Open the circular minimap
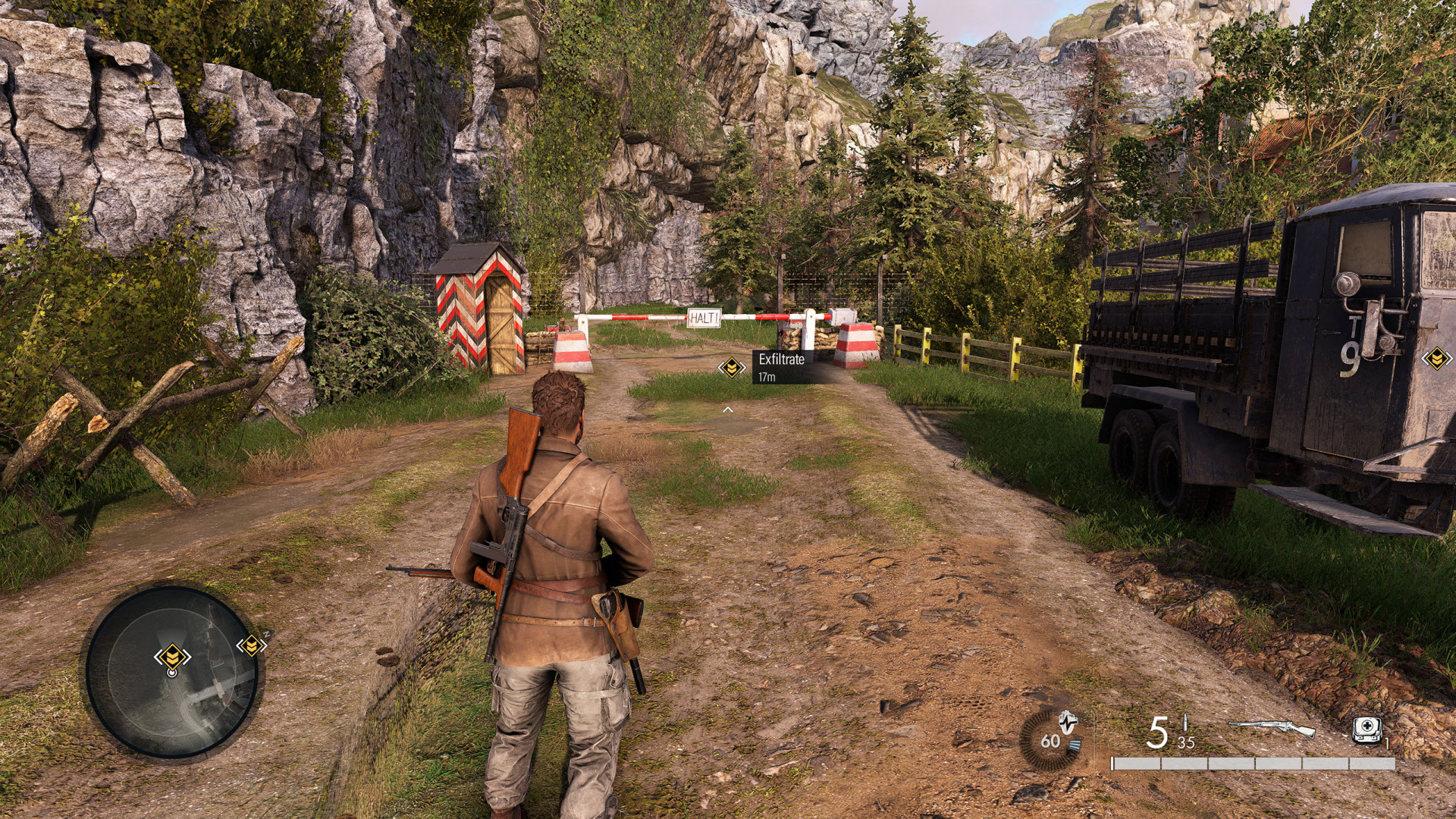The image size is (1456, 819). tap(172, 672)
